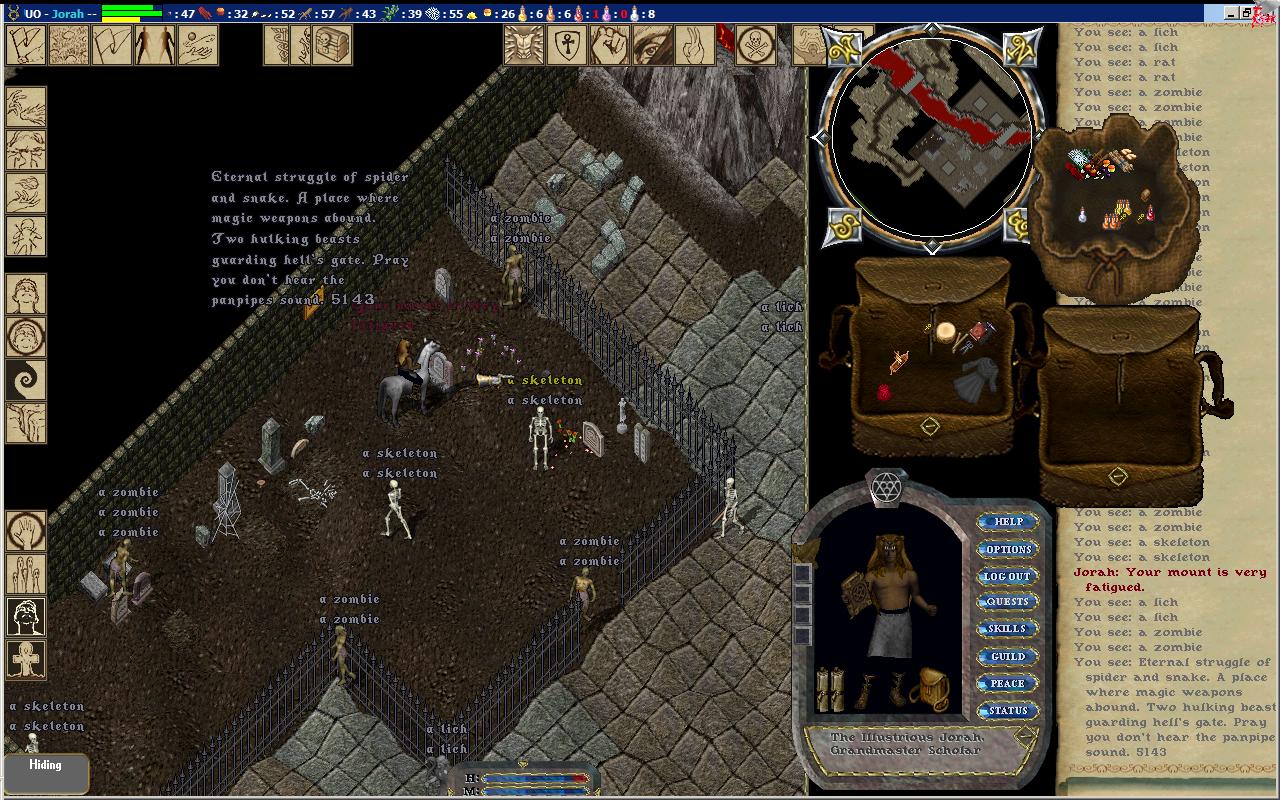Open the Guild panel
1280x800 pixels.
point(1008,656)
